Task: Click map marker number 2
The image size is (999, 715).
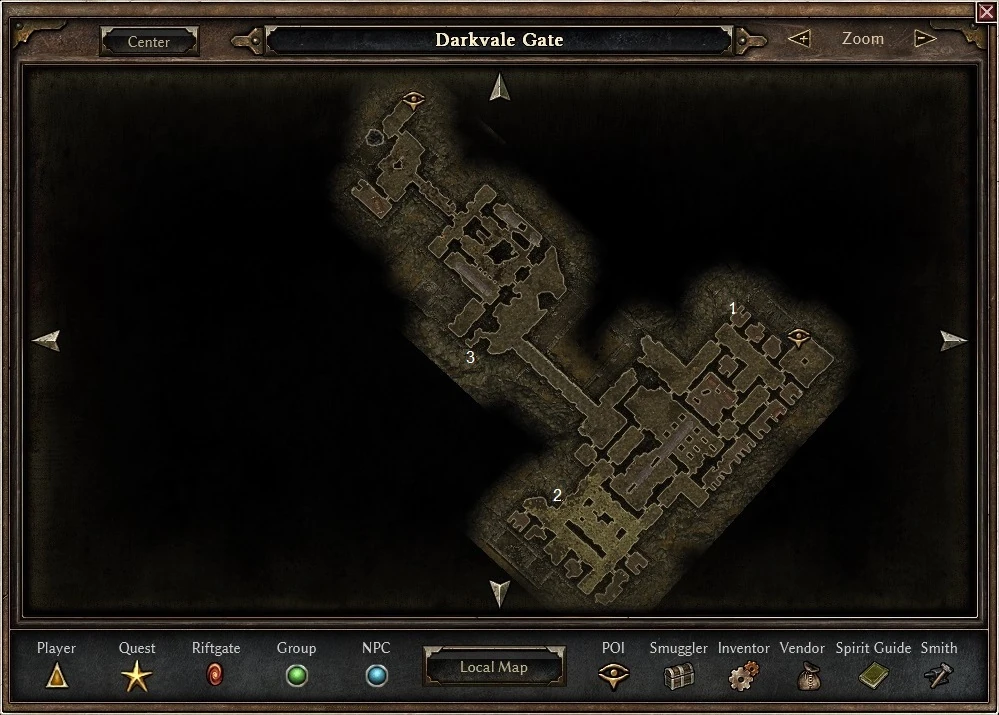Action: click(x=557, y=495)
